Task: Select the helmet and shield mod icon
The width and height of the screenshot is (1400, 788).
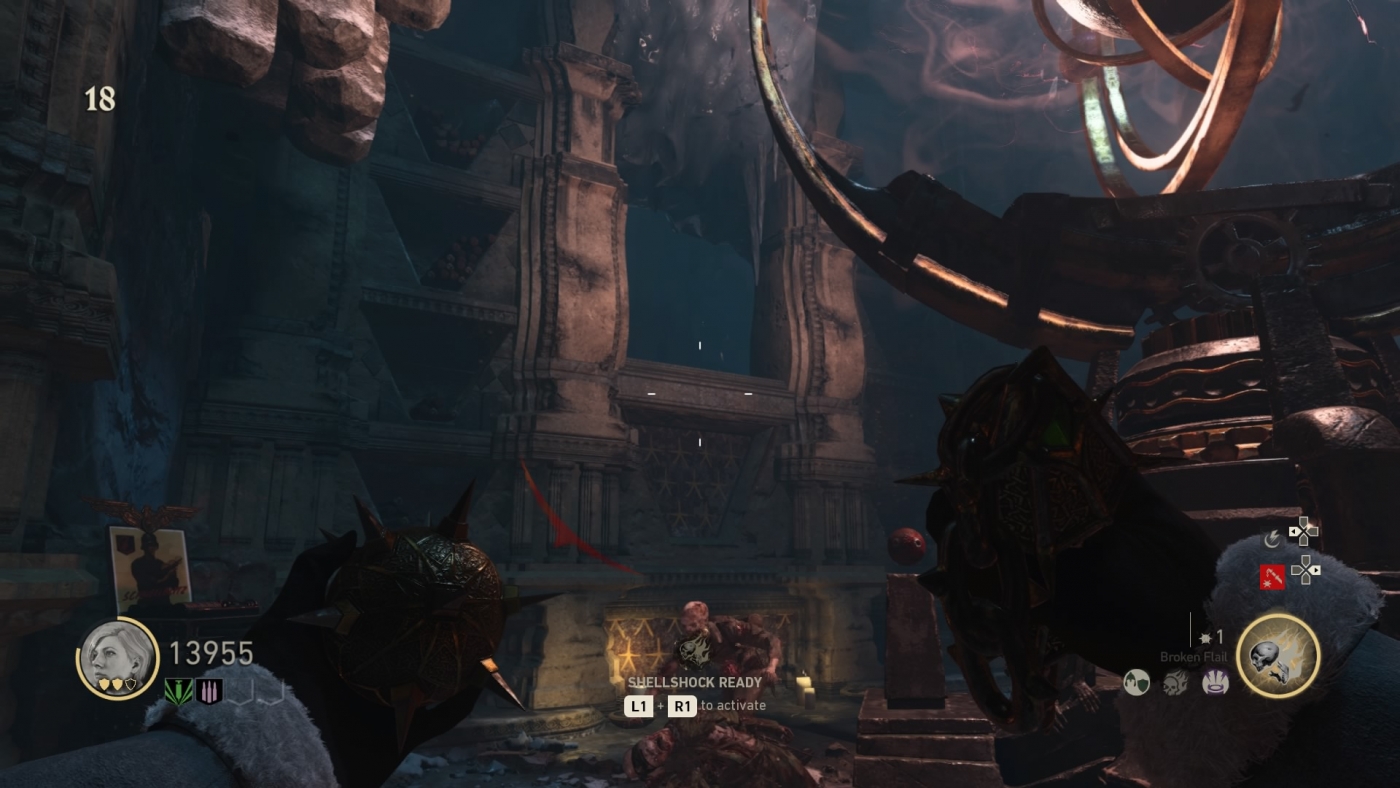Action: 1135,683
